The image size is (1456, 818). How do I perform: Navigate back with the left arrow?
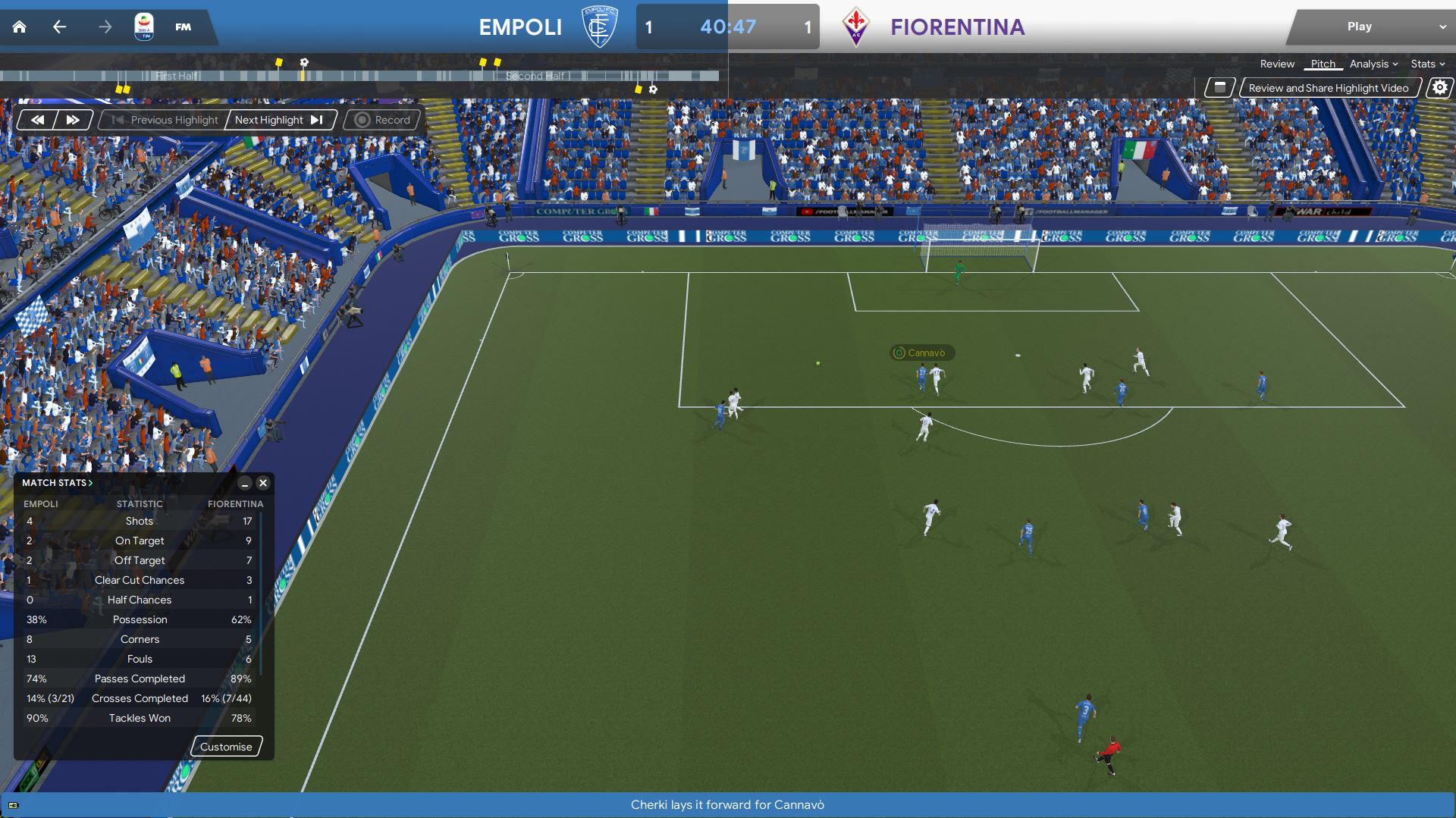(x=59, y=27)
